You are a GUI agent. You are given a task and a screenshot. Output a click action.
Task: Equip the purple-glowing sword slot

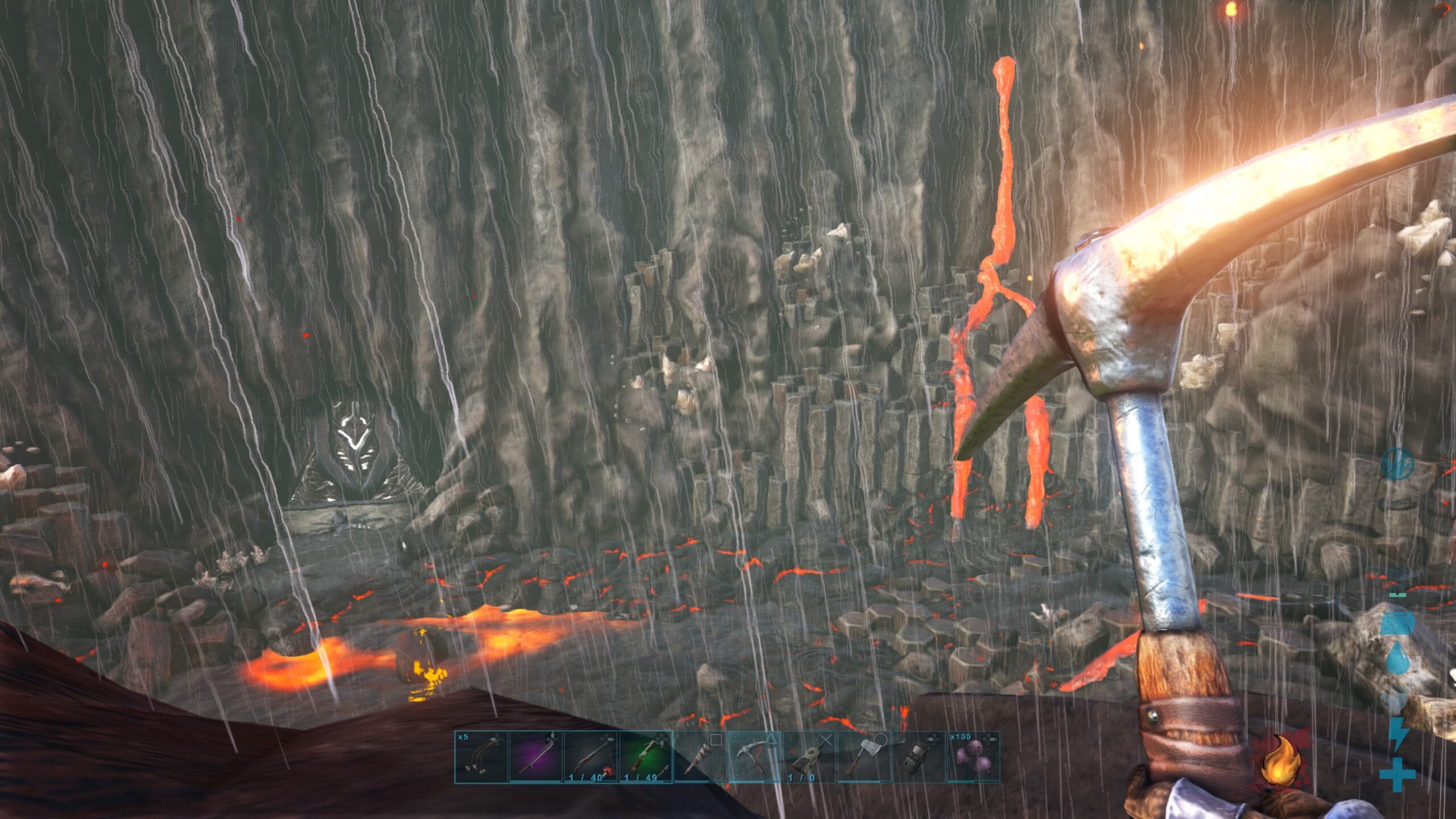[536, 756]
